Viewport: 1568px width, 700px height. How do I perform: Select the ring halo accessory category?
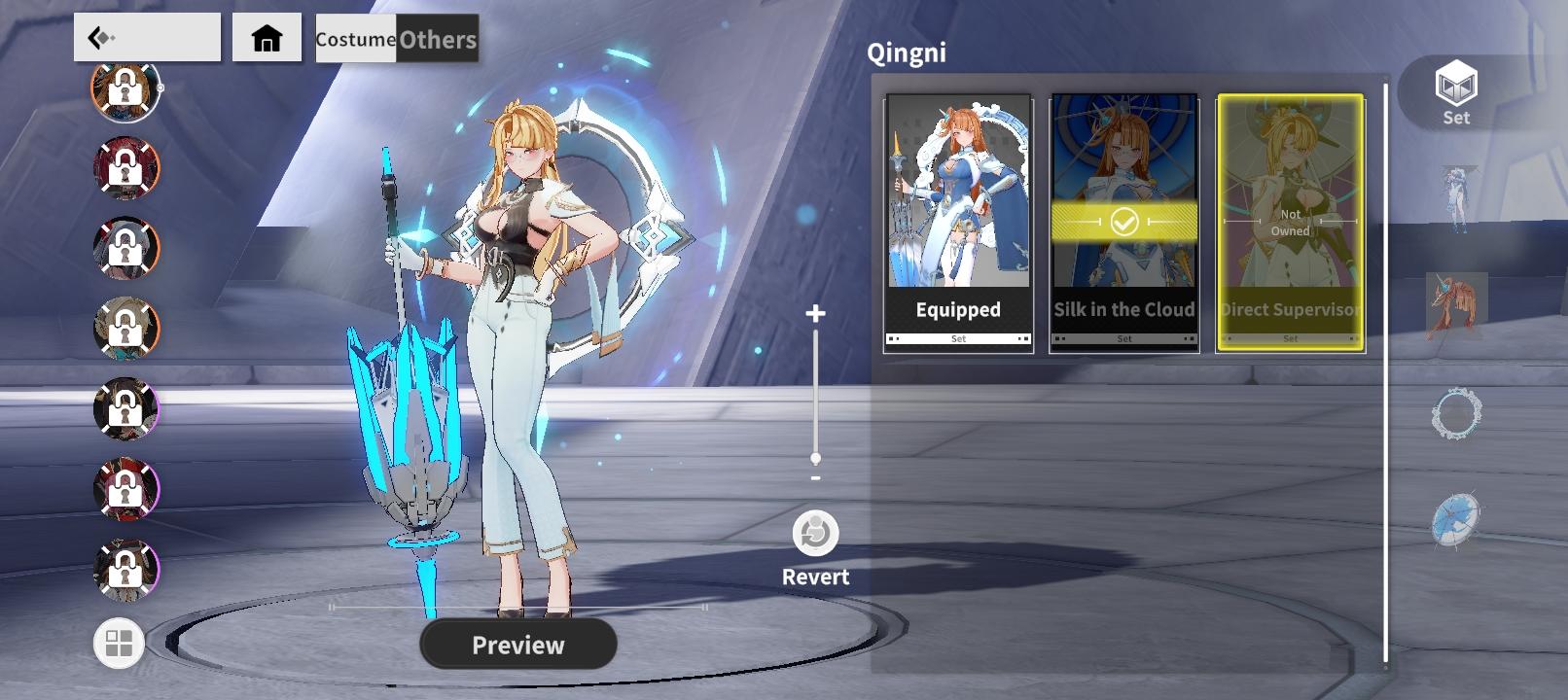(x=1456, y=414)
